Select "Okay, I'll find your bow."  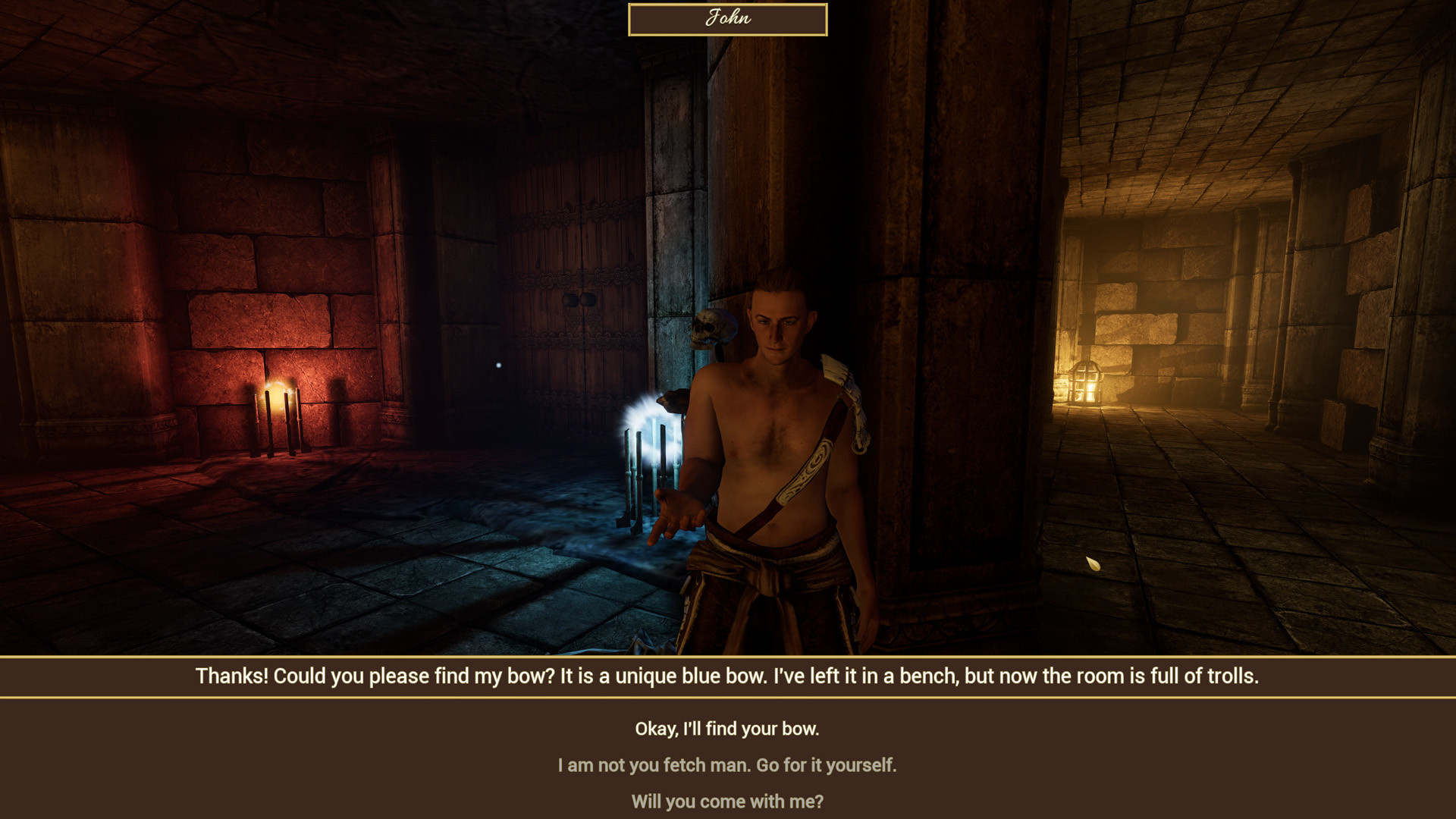coord(727,729)
